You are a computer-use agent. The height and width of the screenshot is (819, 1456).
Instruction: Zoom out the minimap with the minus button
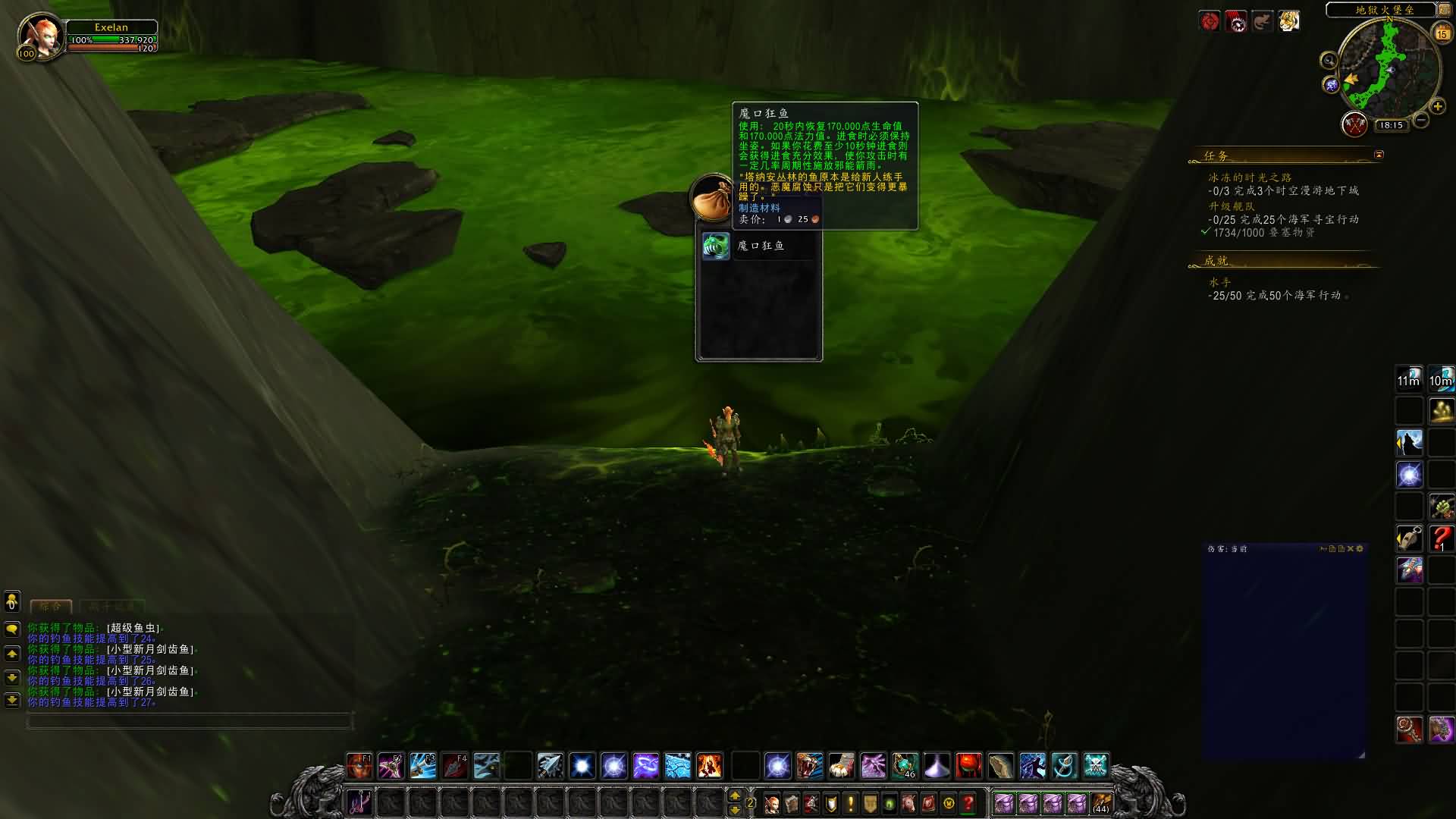[x=1421, y=120]
